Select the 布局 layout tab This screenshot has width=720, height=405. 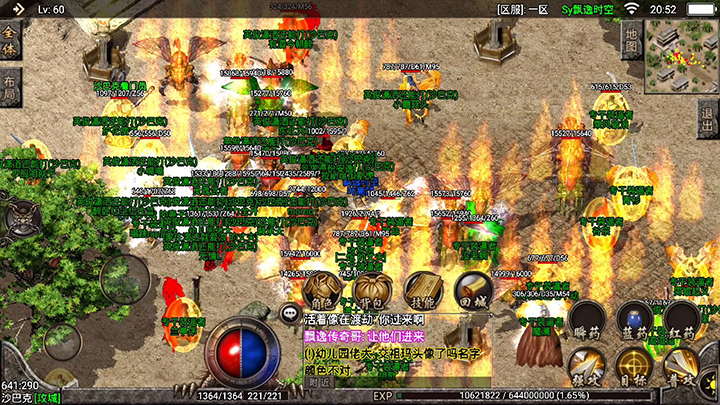tap(10, 87)
